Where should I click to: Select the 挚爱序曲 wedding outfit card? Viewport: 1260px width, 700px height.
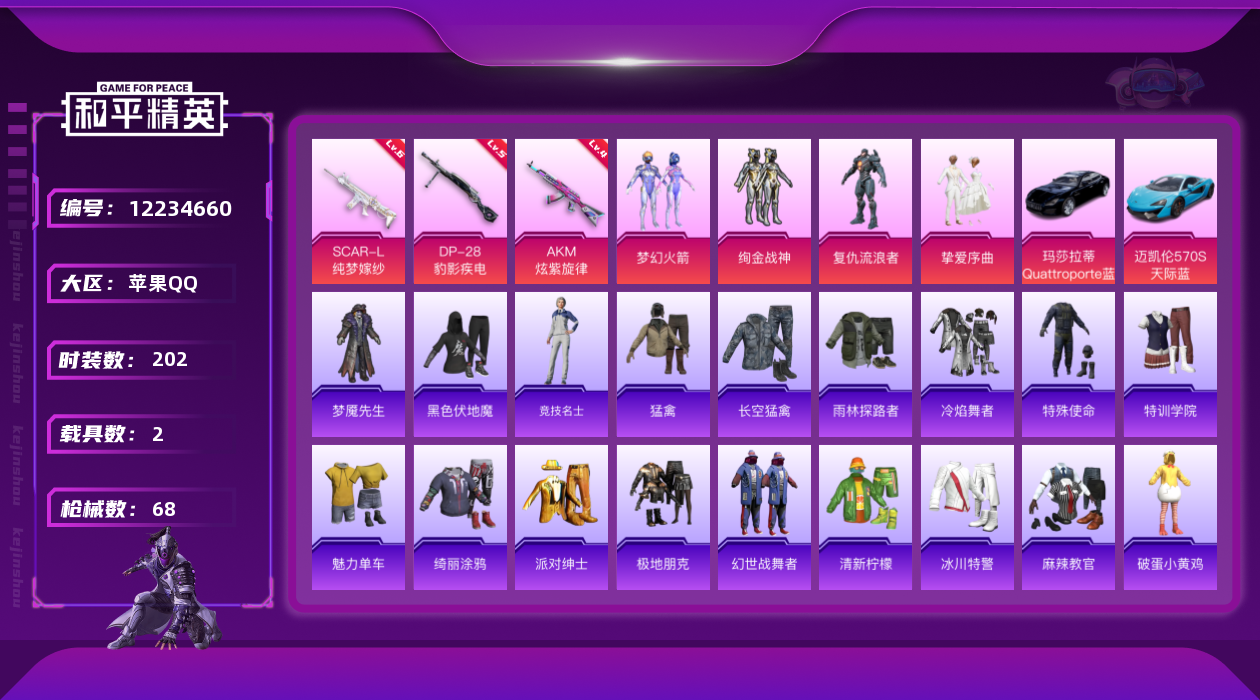pyautogui.click(x=967, y=211)
